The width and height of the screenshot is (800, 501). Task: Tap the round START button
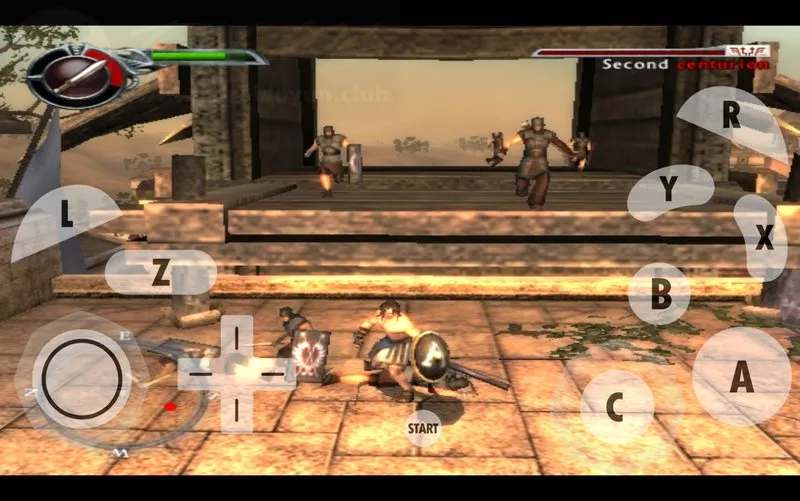point(423,429)
